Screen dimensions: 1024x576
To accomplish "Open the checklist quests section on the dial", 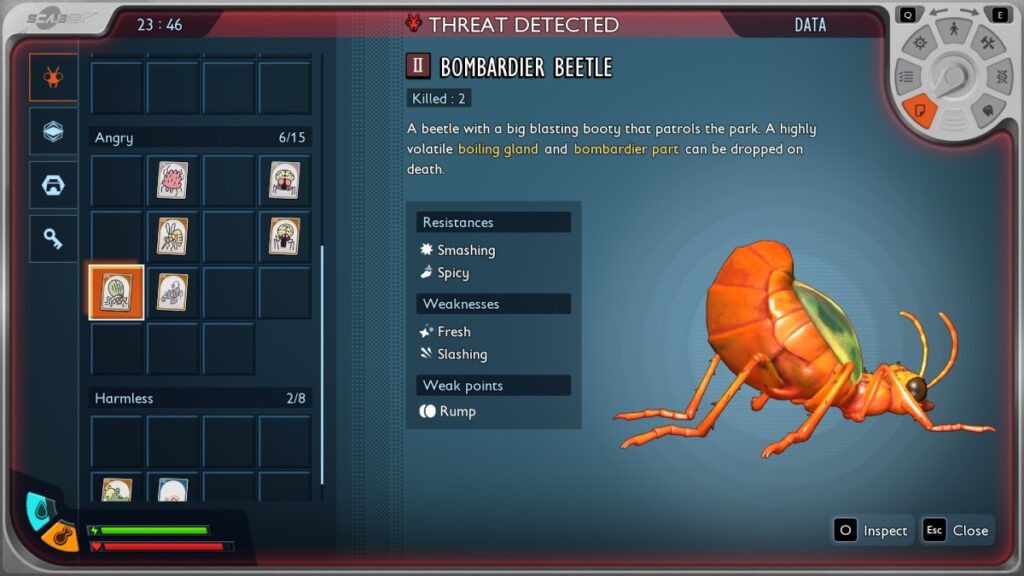I will click(x=908, y=76).
